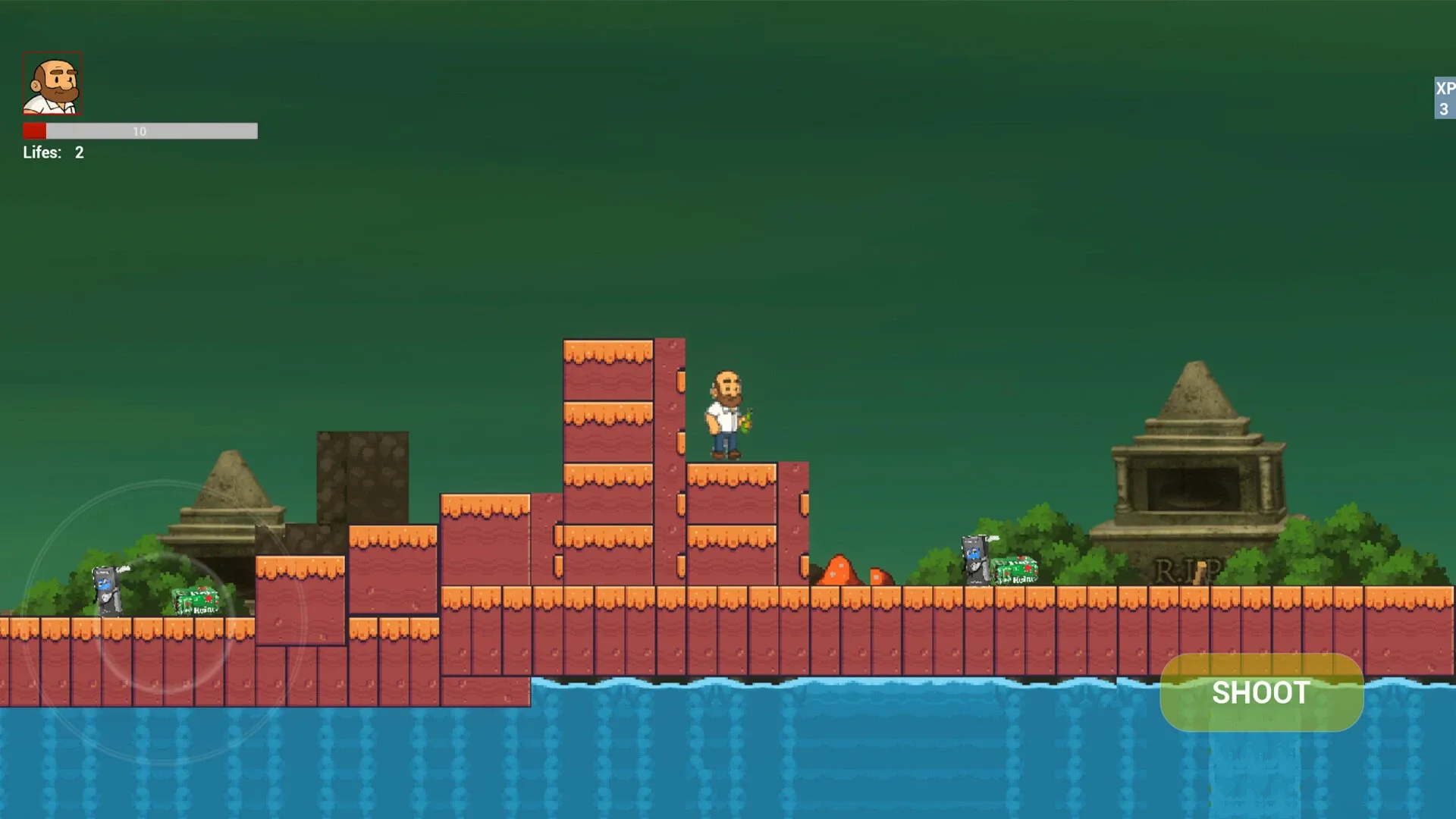The width and height of the screenshot is (1456, 819).
Task: Click the red health bar showing 10
Action: (x=140, y=131)
